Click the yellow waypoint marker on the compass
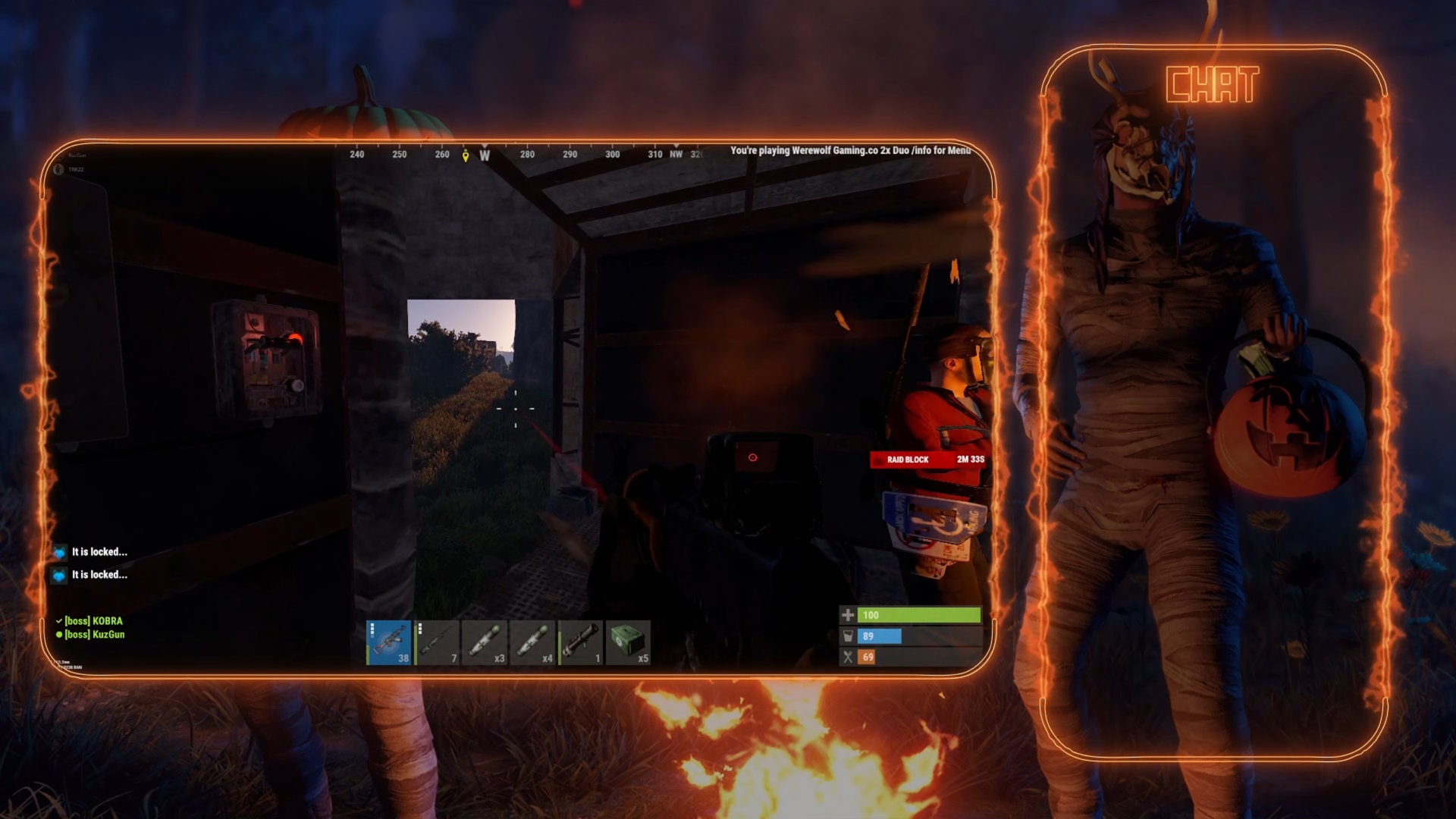 click(464, 155)
